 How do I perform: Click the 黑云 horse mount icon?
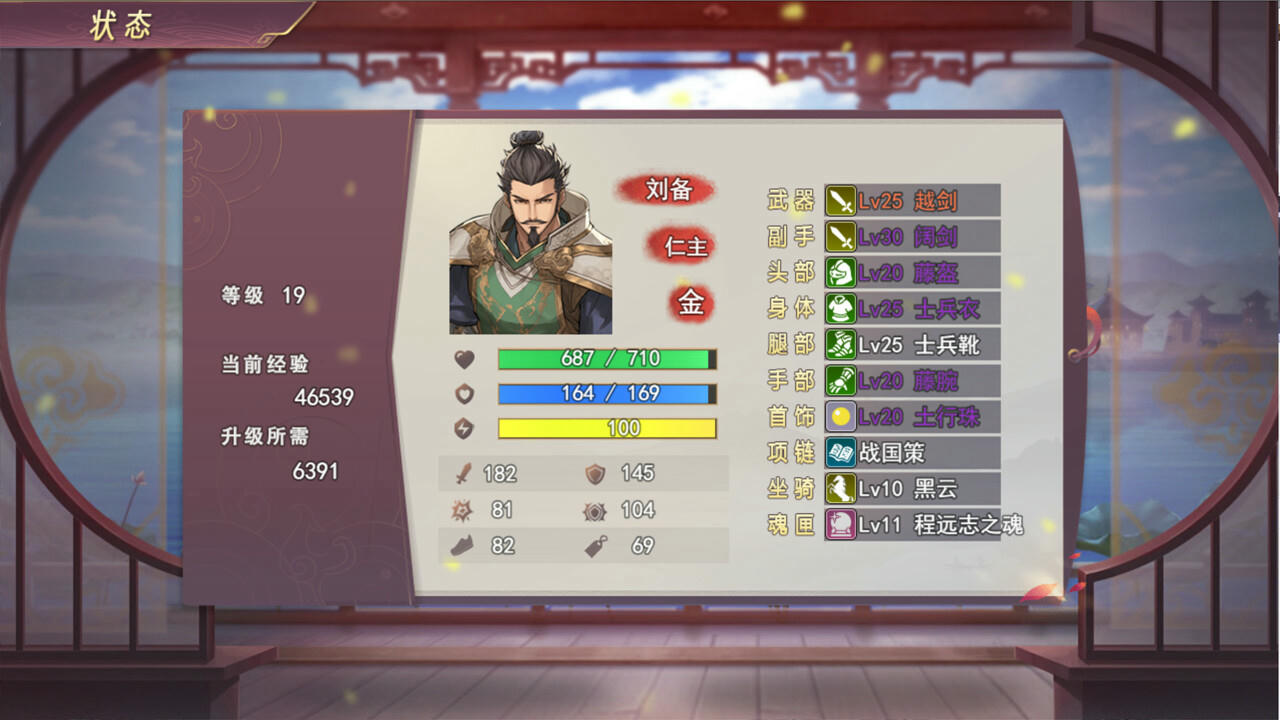(843, 489)
